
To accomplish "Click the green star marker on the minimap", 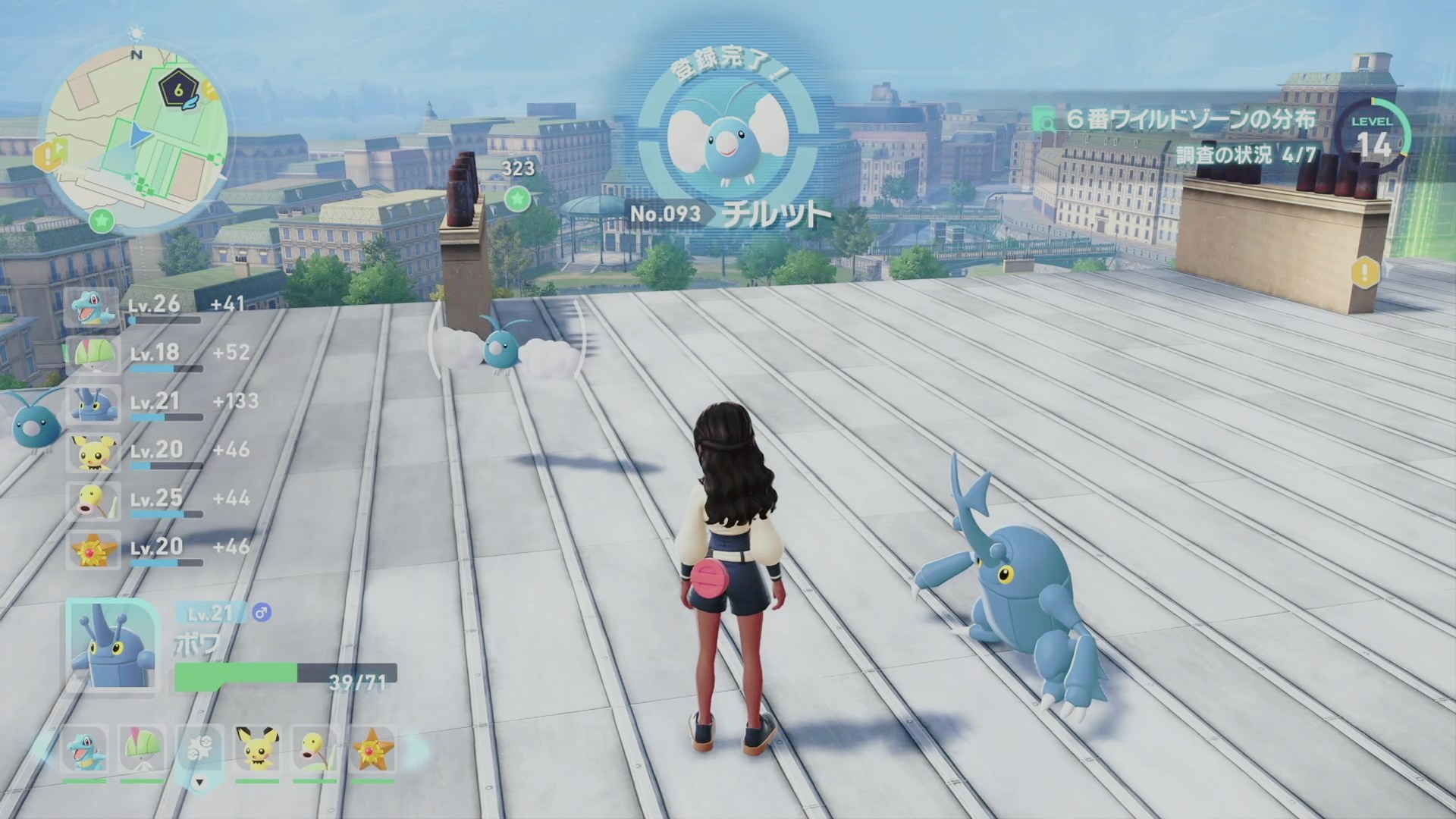I will [x=102, y=221].
